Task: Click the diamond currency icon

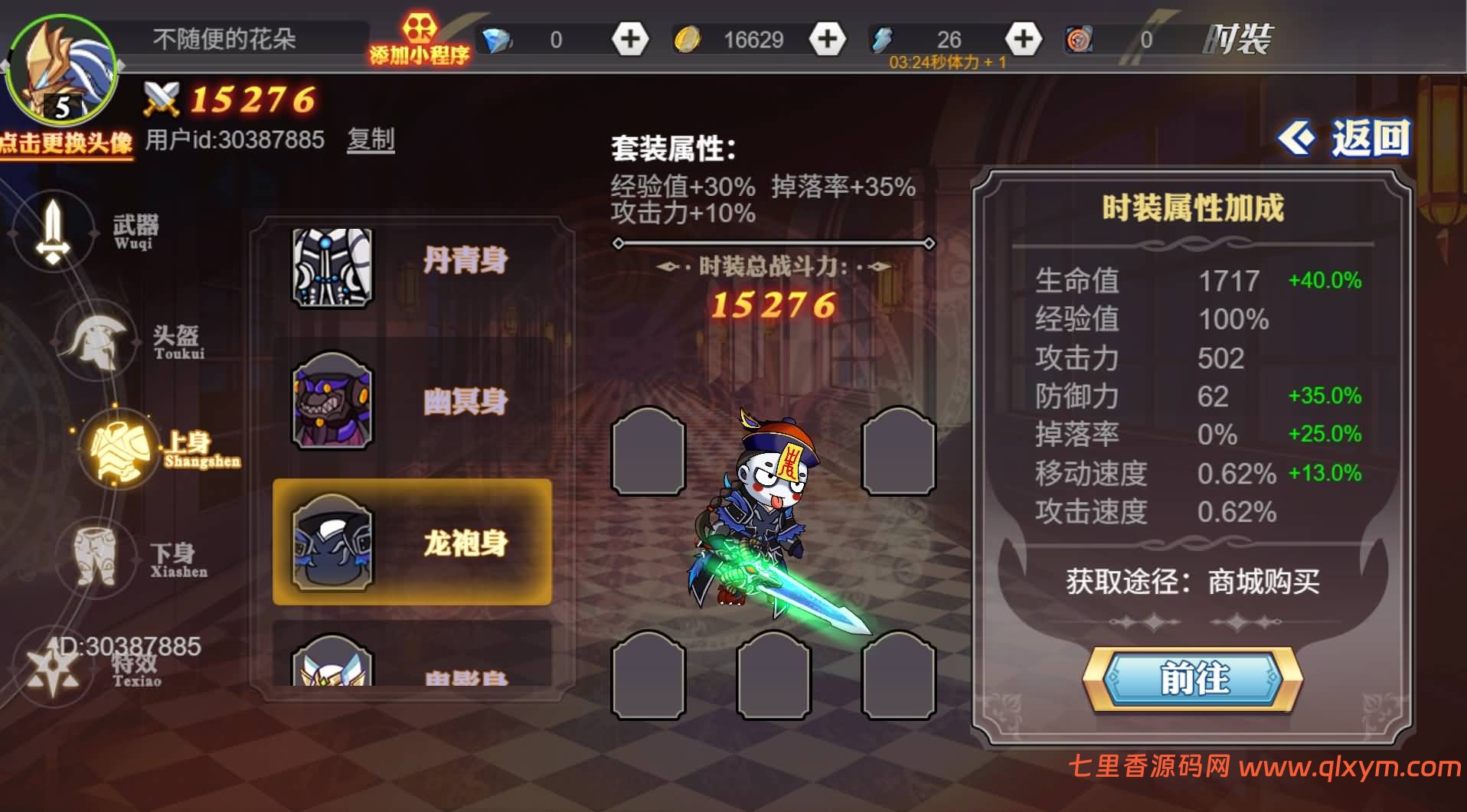Action: tap(498, 37)
